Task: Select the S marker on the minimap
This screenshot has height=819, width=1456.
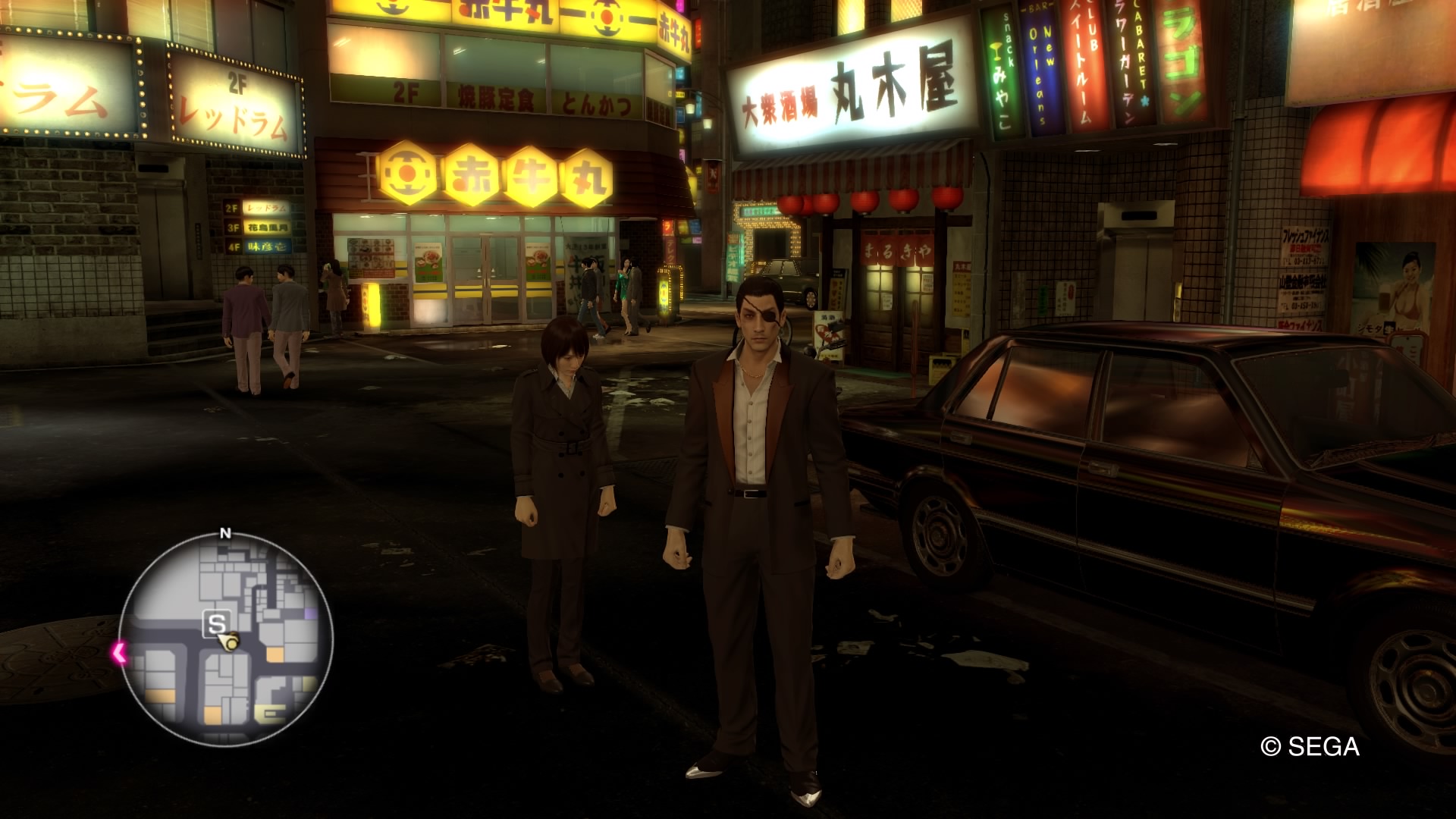Action: (216, 624)
